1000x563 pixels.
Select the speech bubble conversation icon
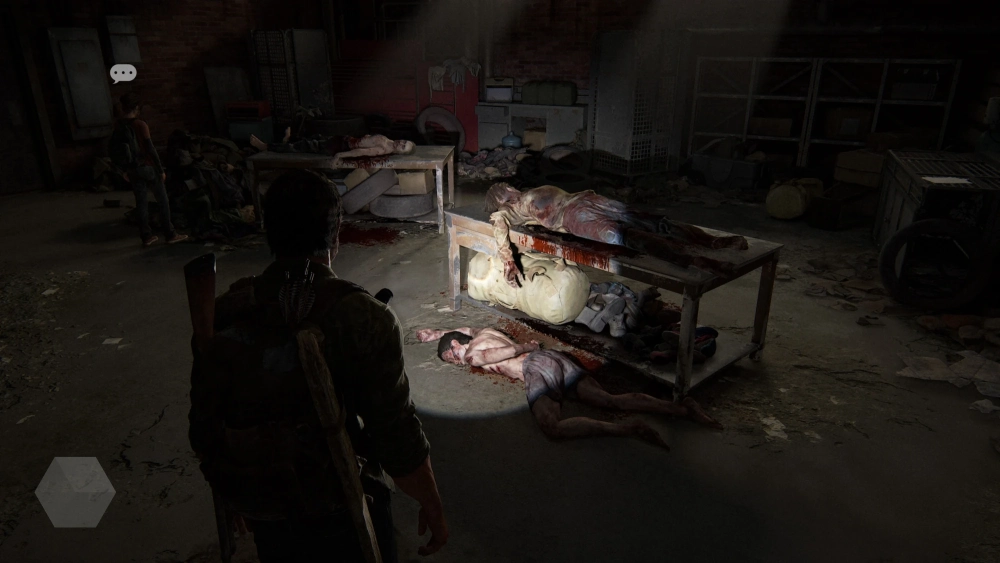click(123, 73)
